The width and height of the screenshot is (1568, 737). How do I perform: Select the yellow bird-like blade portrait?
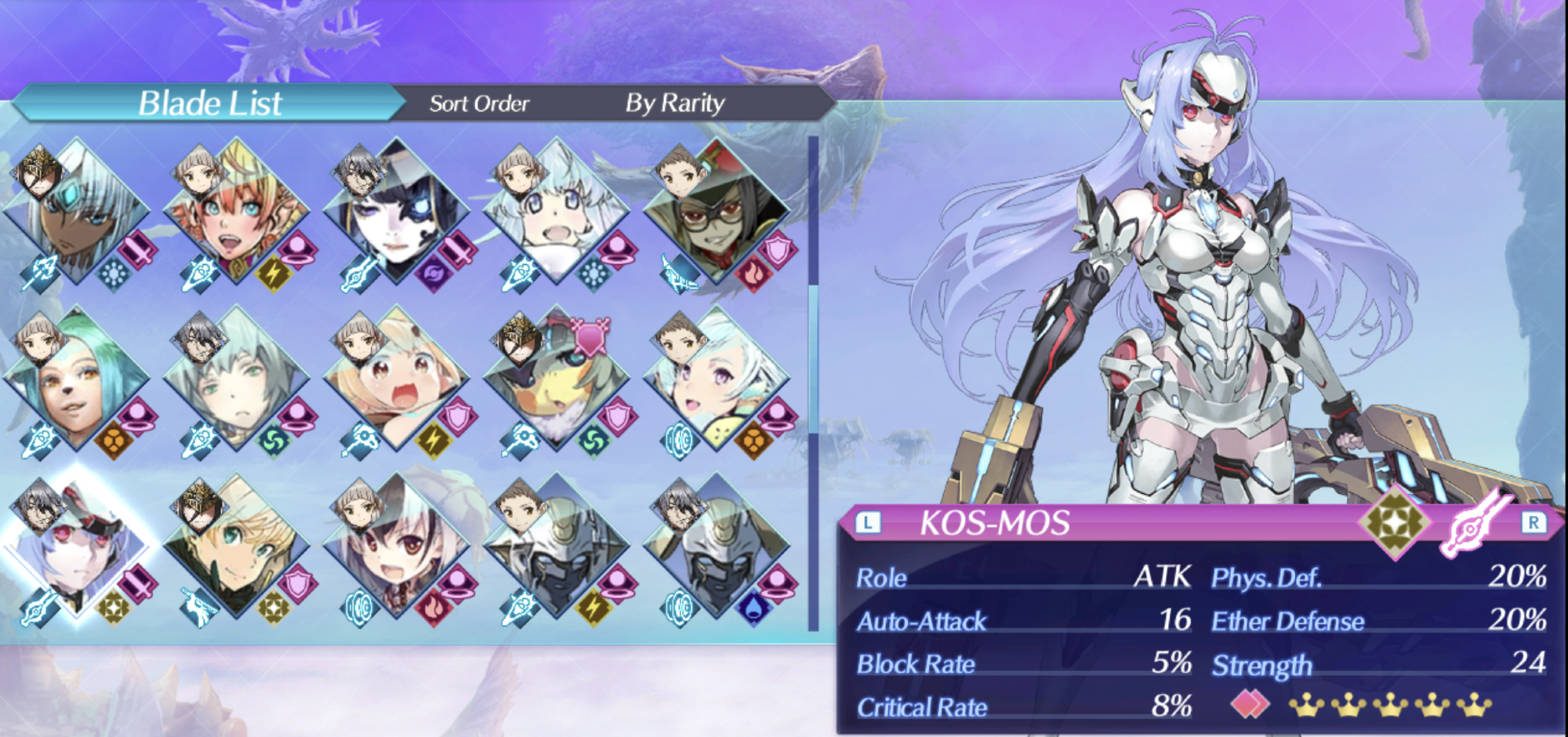pos(557,380)
